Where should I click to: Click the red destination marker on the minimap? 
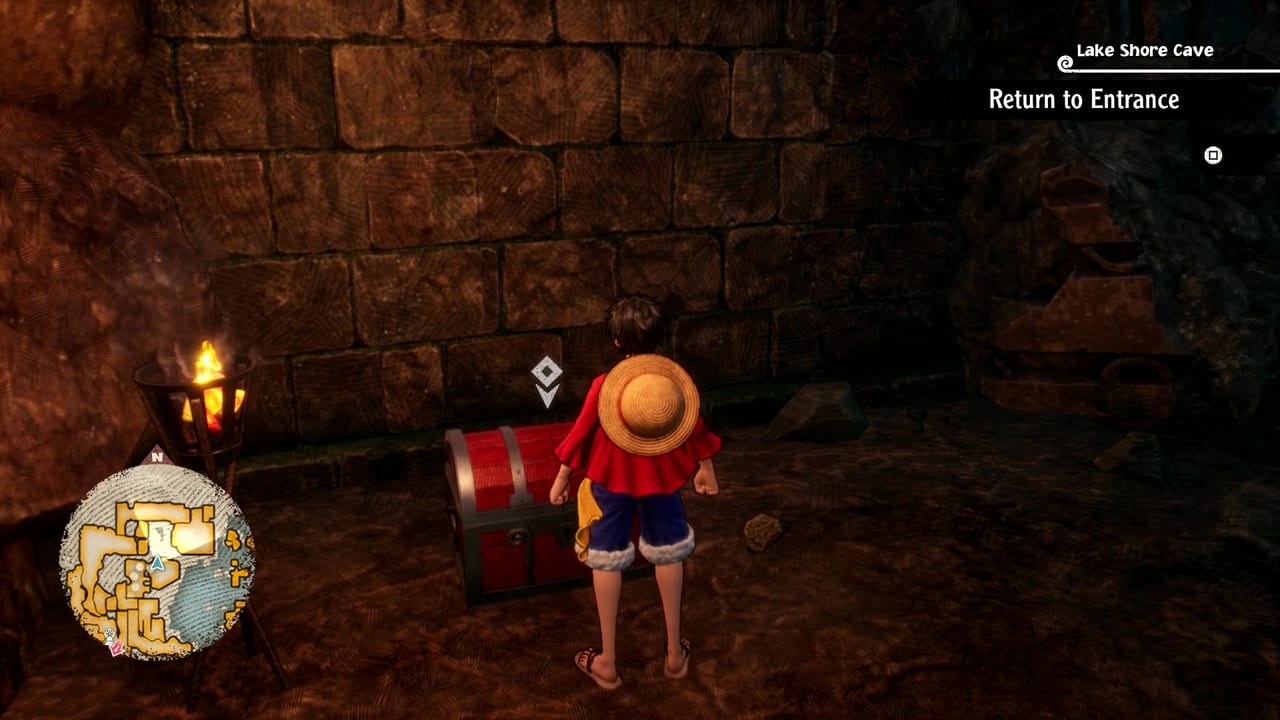point(115,647)
